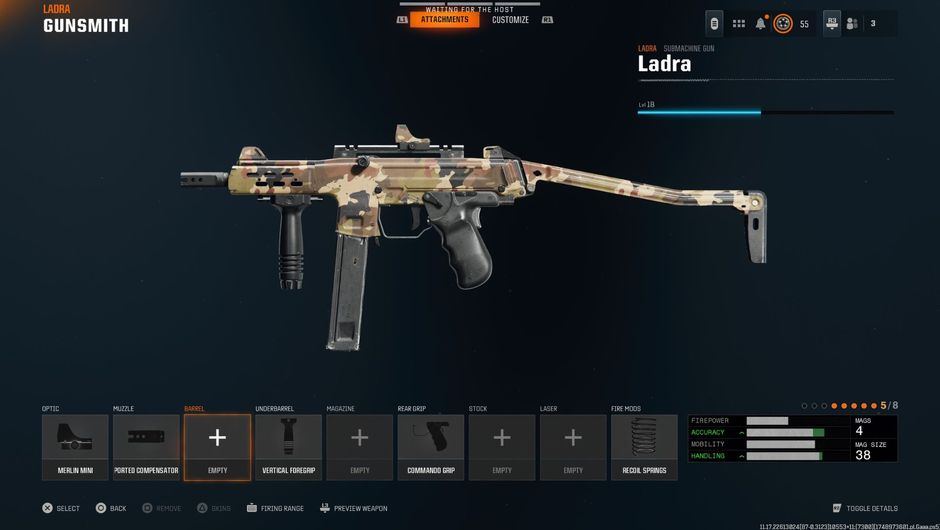The height and width of the screenshot is (530, 940).
Task: Open the grid menu icon
Action: (739, 23)
